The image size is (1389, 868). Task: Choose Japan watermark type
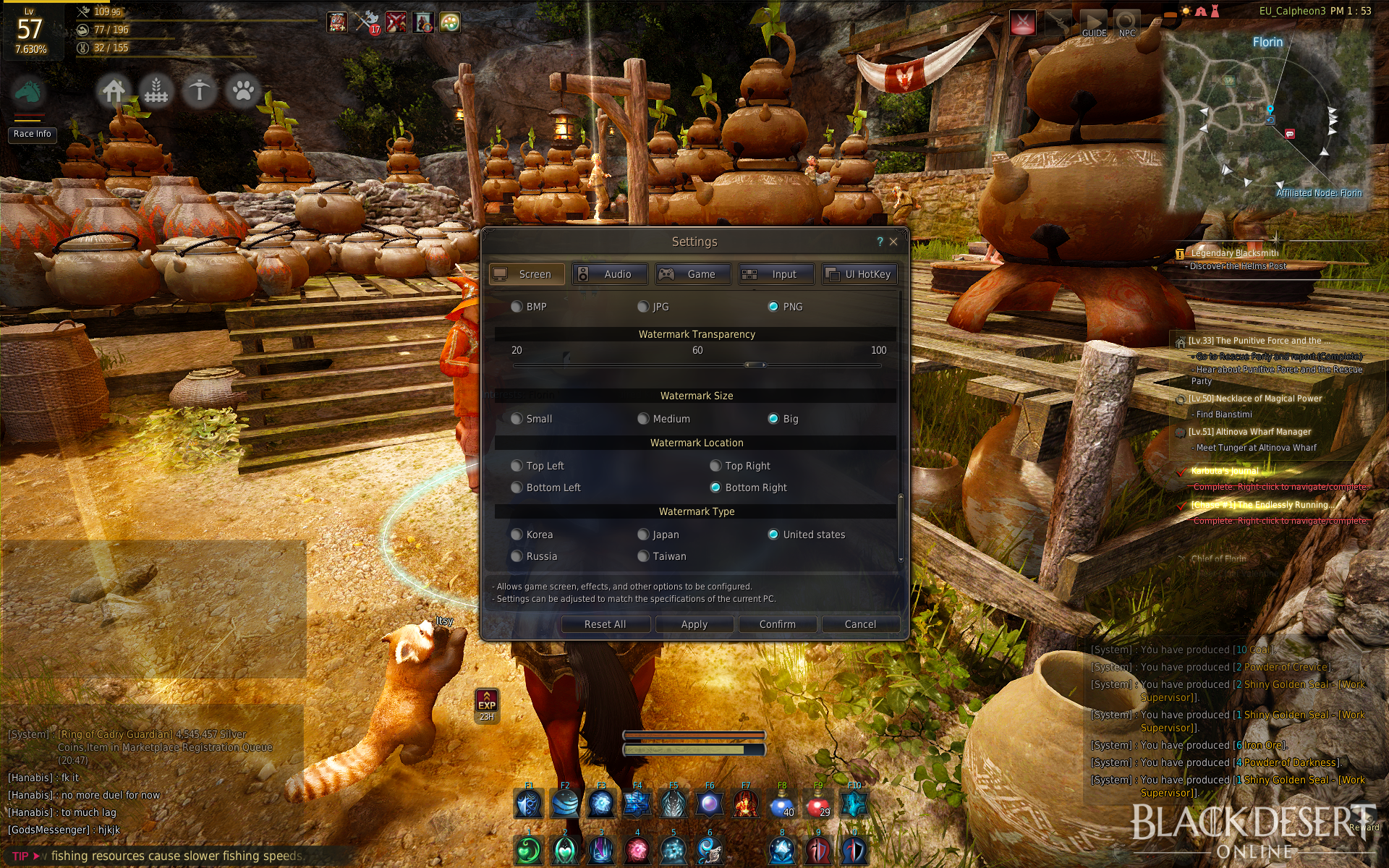(643, 535)
